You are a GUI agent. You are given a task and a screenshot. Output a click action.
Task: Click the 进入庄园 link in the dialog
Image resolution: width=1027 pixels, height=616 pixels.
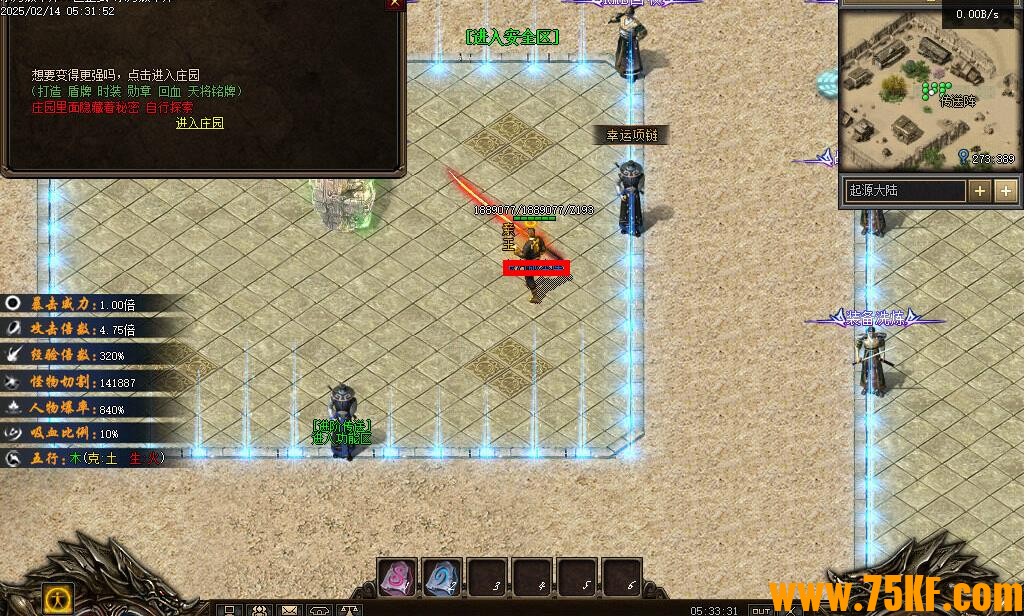click(x=200, y=123)
